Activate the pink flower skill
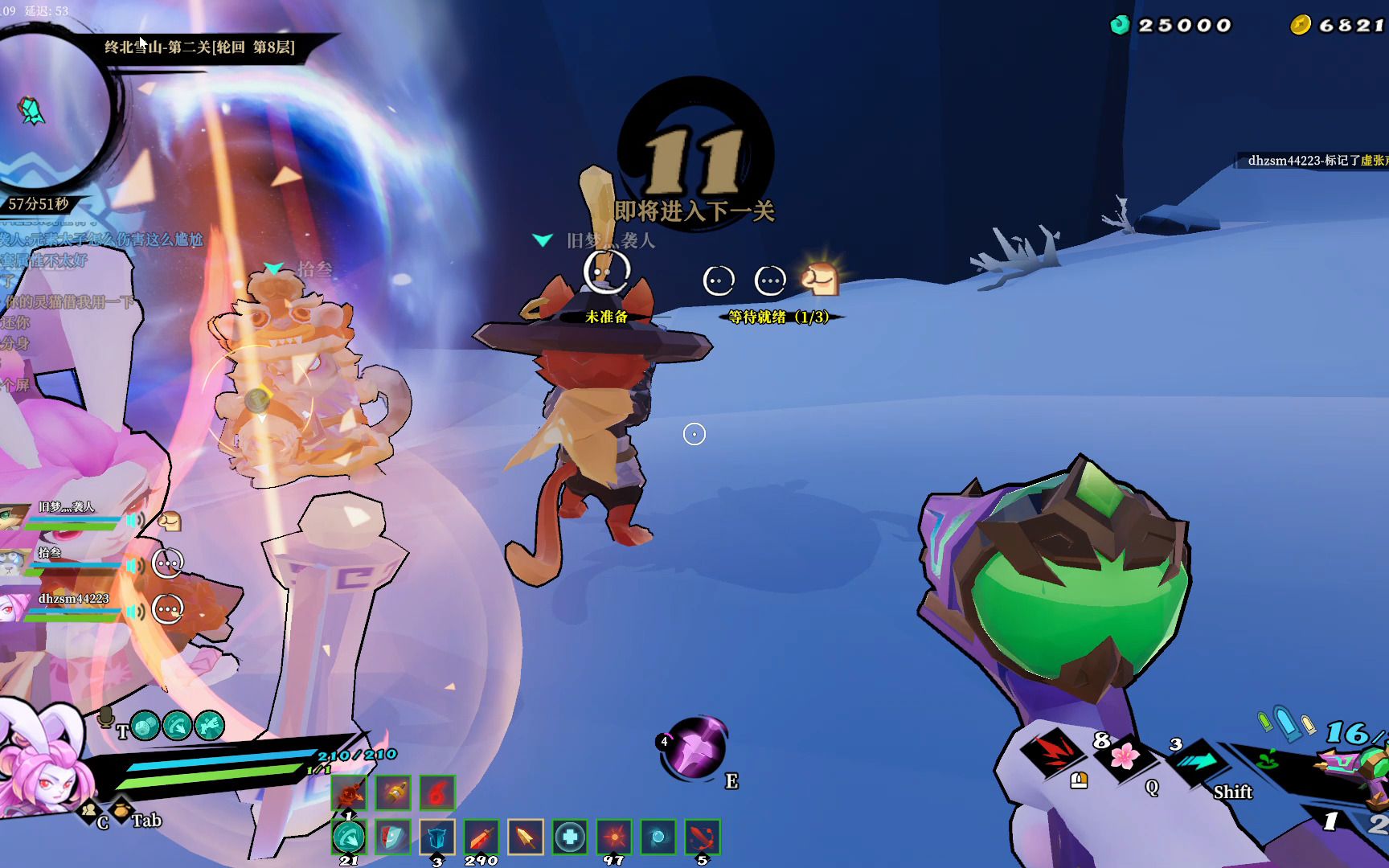The height and width of the screenshot is (868, 1389). click(1125, 756)
